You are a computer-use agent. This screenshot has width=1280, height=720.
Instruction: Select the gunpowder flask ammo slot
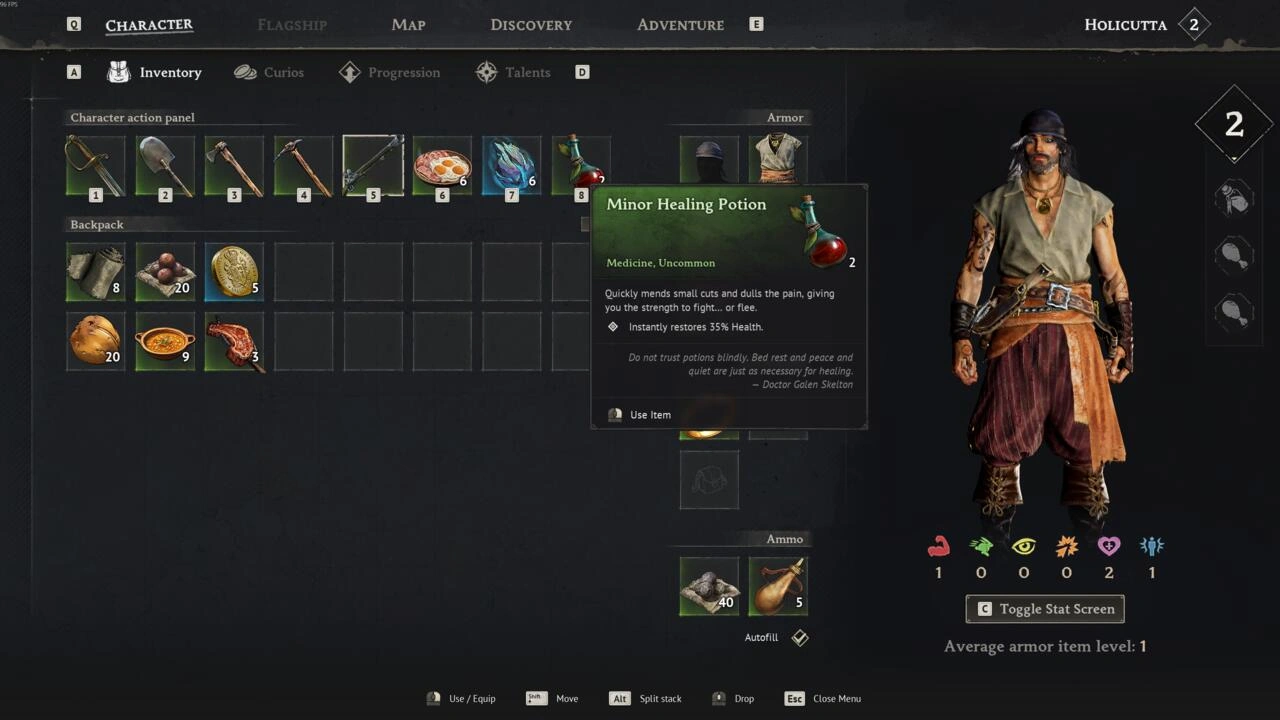click(778, 586)
